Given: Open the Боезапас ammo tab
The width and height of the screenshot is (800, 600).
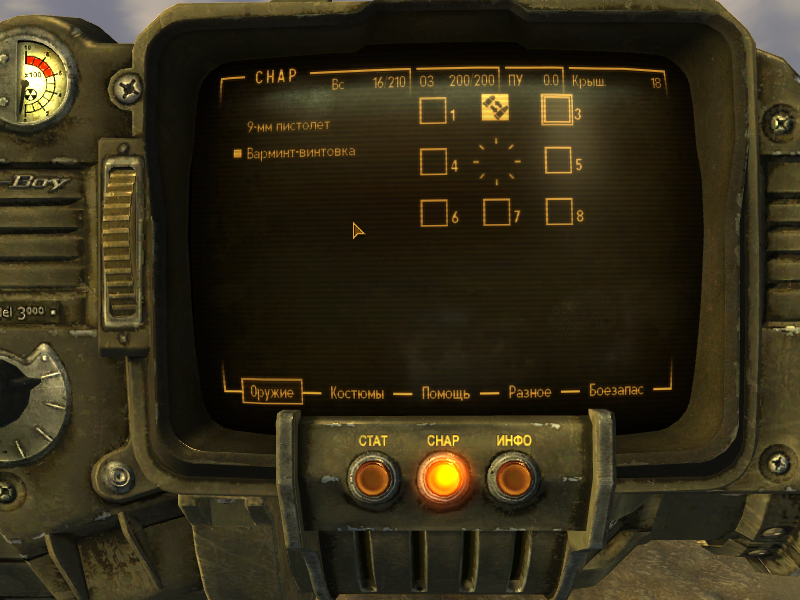Looking at the screenshot, I should [616, 391].
